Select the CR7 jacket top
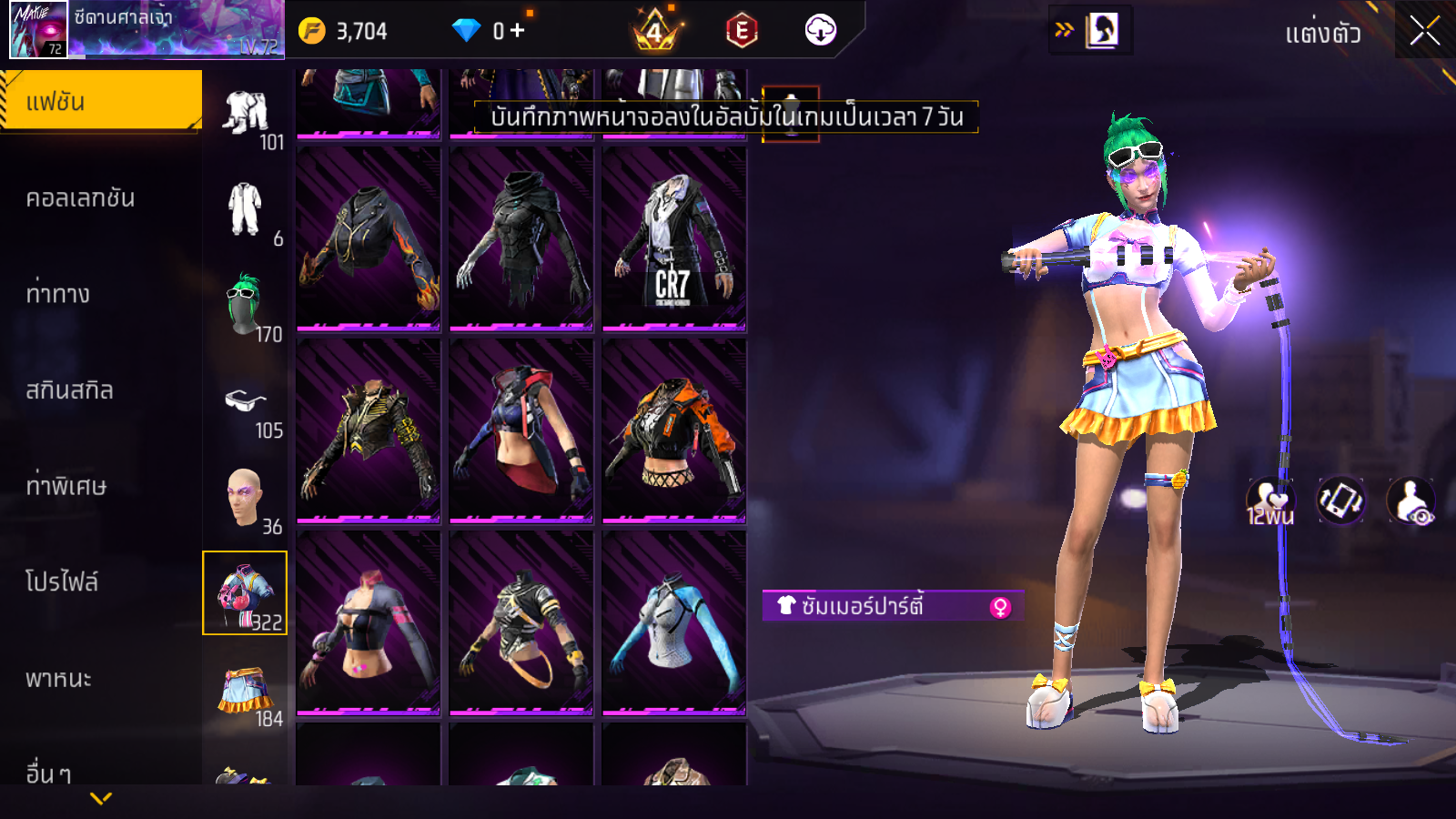Viewport: 1456px width, 819px height. click(673, 238)
